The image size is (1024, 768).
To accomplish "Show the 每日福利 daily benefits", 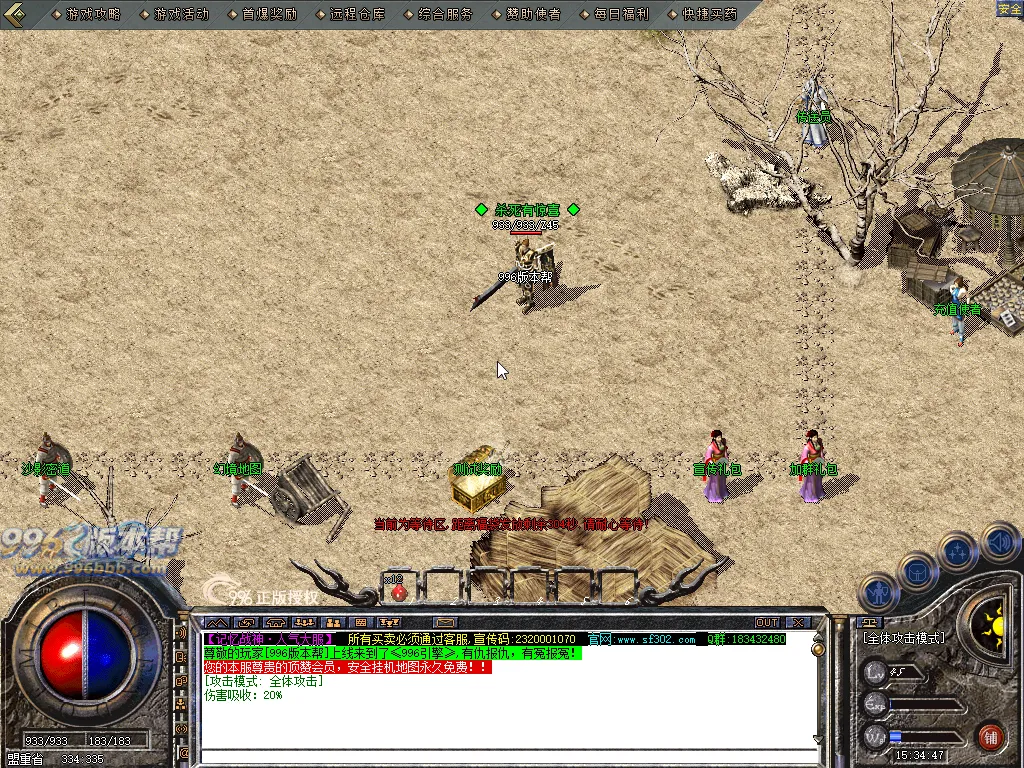I will point(621,14).
